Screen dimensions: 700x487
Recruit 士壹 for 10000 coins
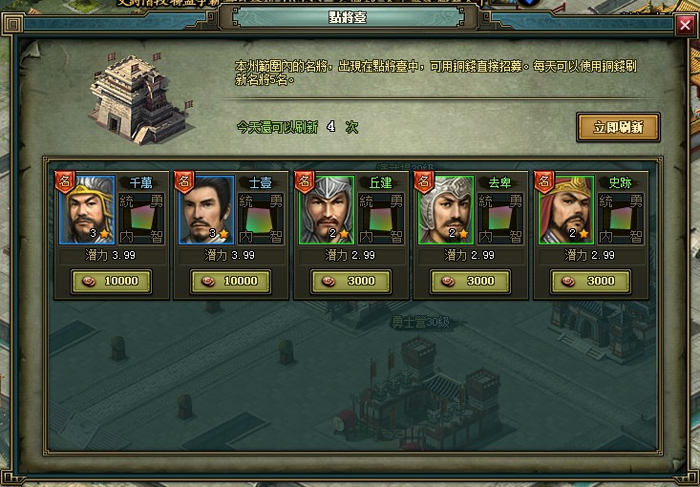[x=230, y=281]
